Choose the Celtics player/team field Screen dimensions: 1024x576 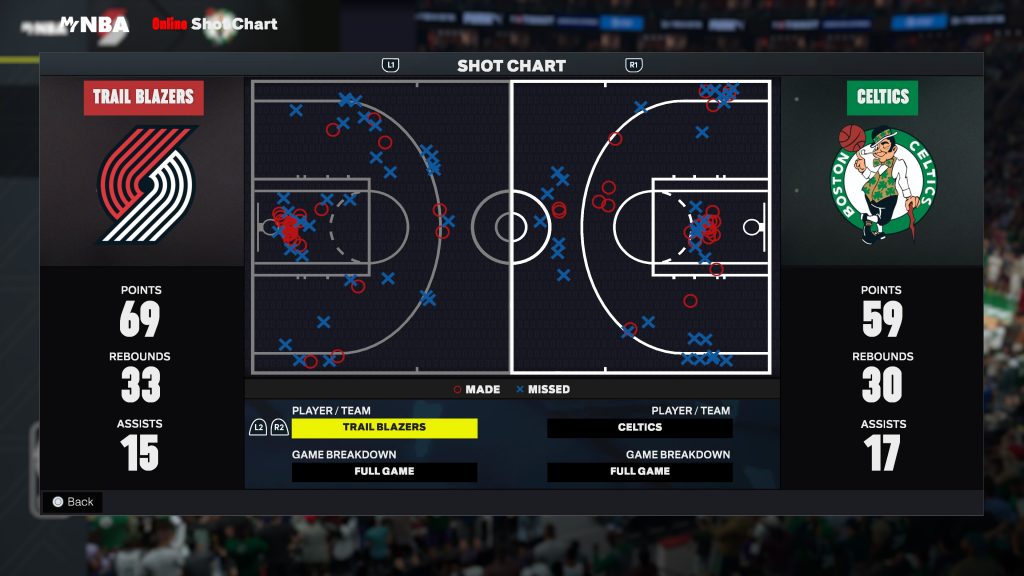(x=639, y=427)
